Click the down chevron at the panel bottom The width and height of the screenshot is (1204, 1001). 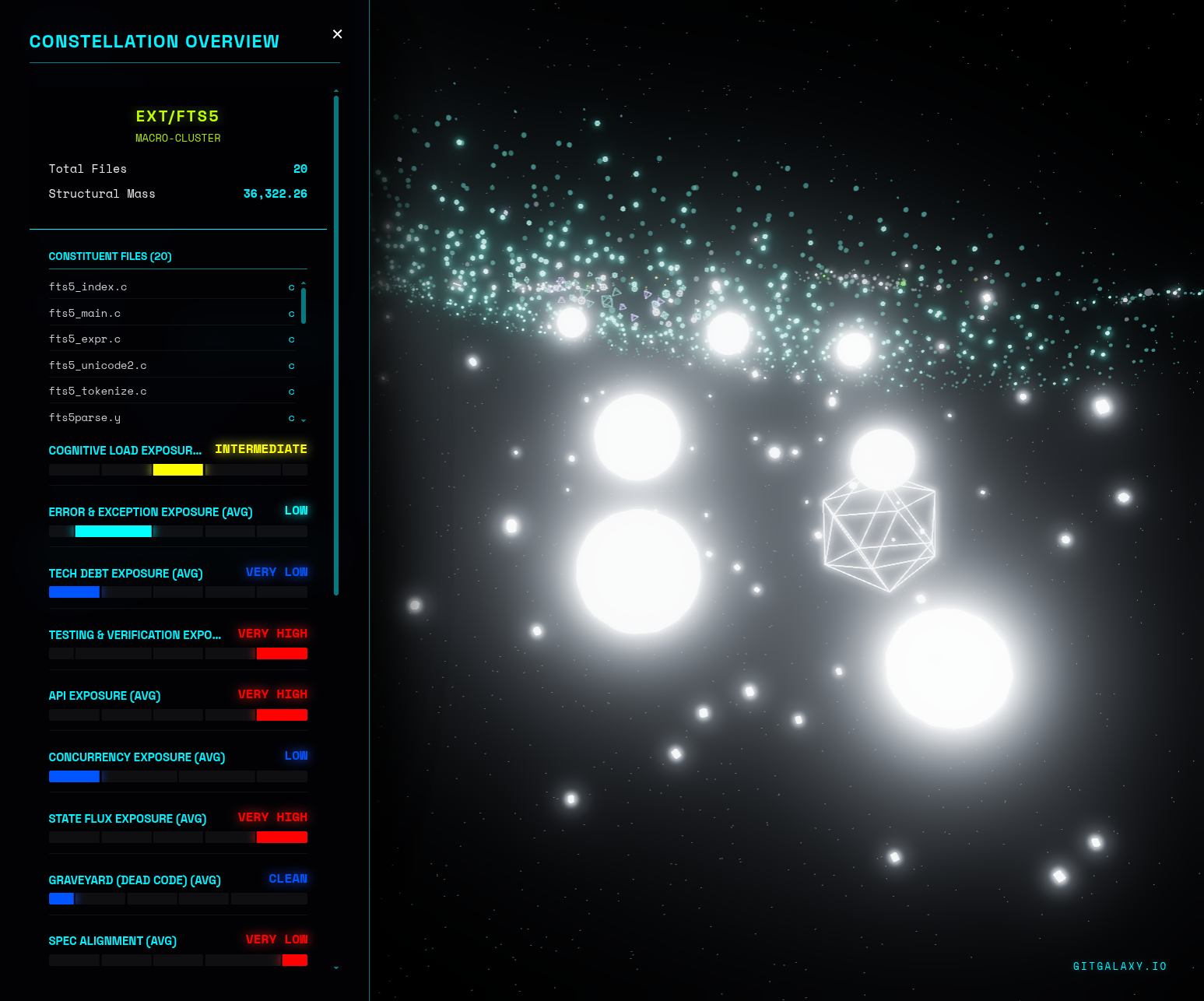tap(335, 968)
